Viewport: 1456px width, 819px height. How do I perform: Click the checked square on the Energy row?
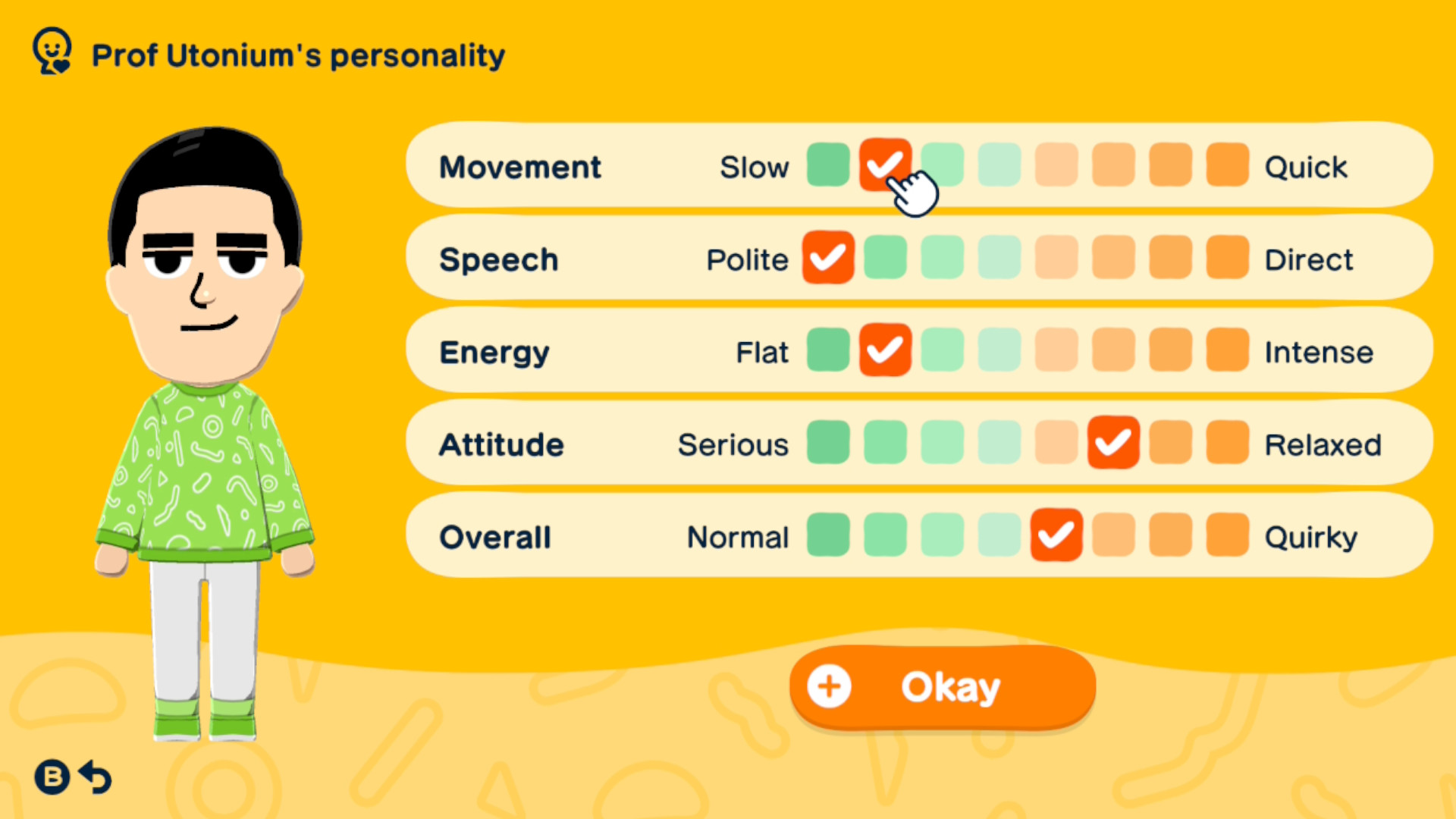tap(885, 350)
